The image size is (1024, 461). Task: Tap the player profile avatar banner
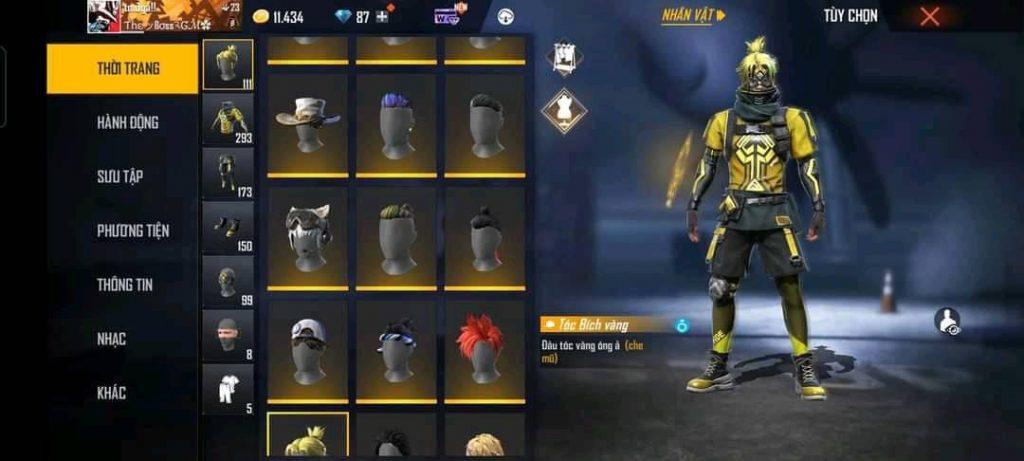tap(164, 16)
